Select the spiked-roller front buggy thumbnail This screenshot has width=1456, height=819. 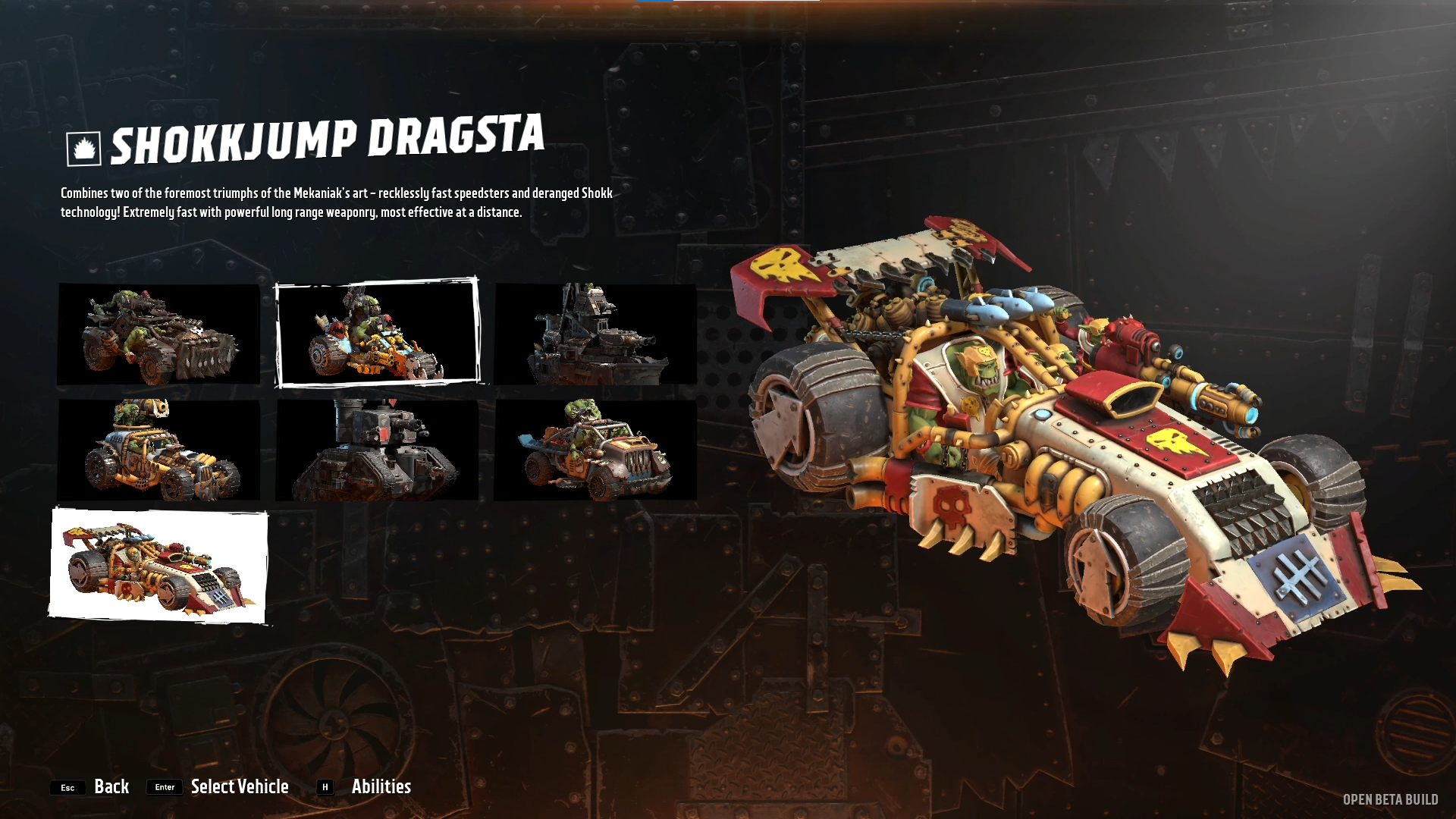click(x=159, y=334)
